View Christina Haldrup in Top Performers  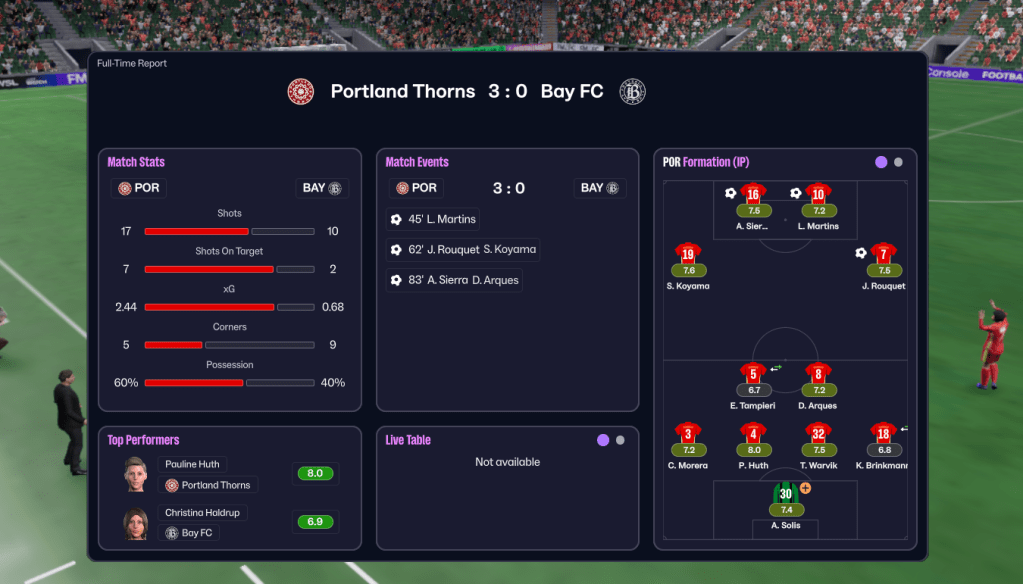[203, 513]
